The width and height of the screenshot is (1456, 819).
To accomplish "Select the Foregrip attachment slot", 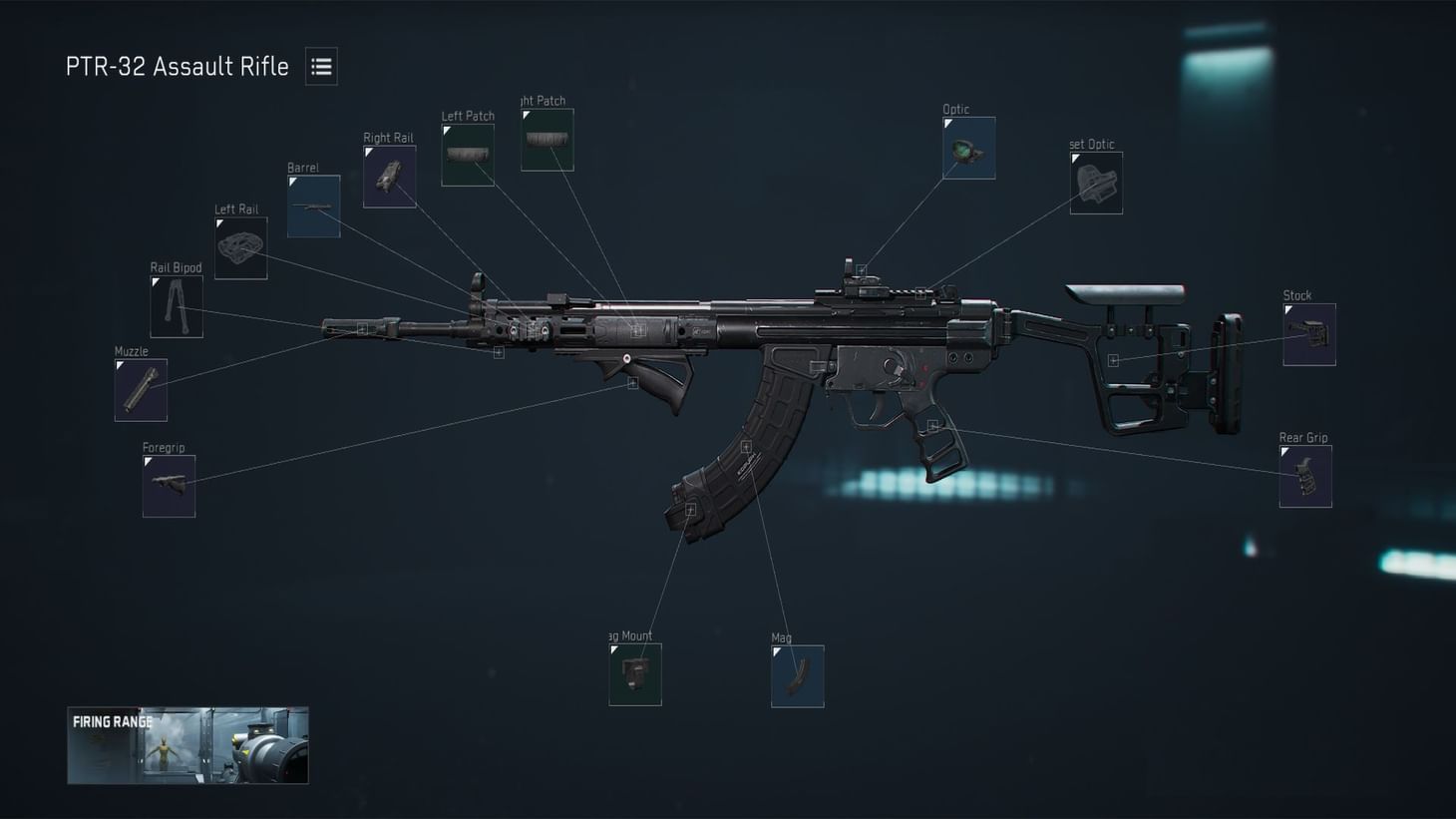I will (x=168, y=486).
